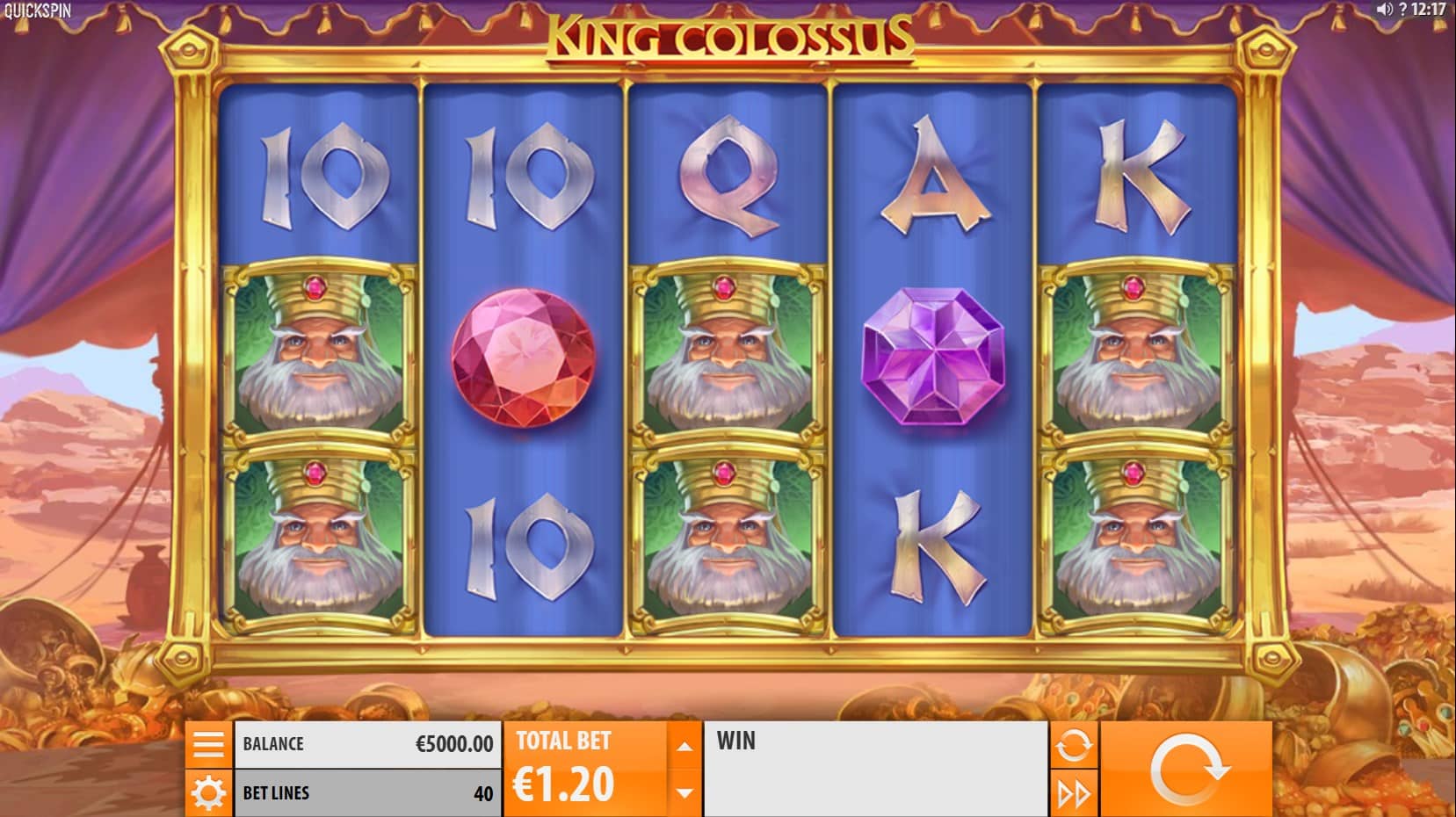Spin the reels with the large arrow button
This screenshot has height=817, width=1456.
[x=1186, y=770]
